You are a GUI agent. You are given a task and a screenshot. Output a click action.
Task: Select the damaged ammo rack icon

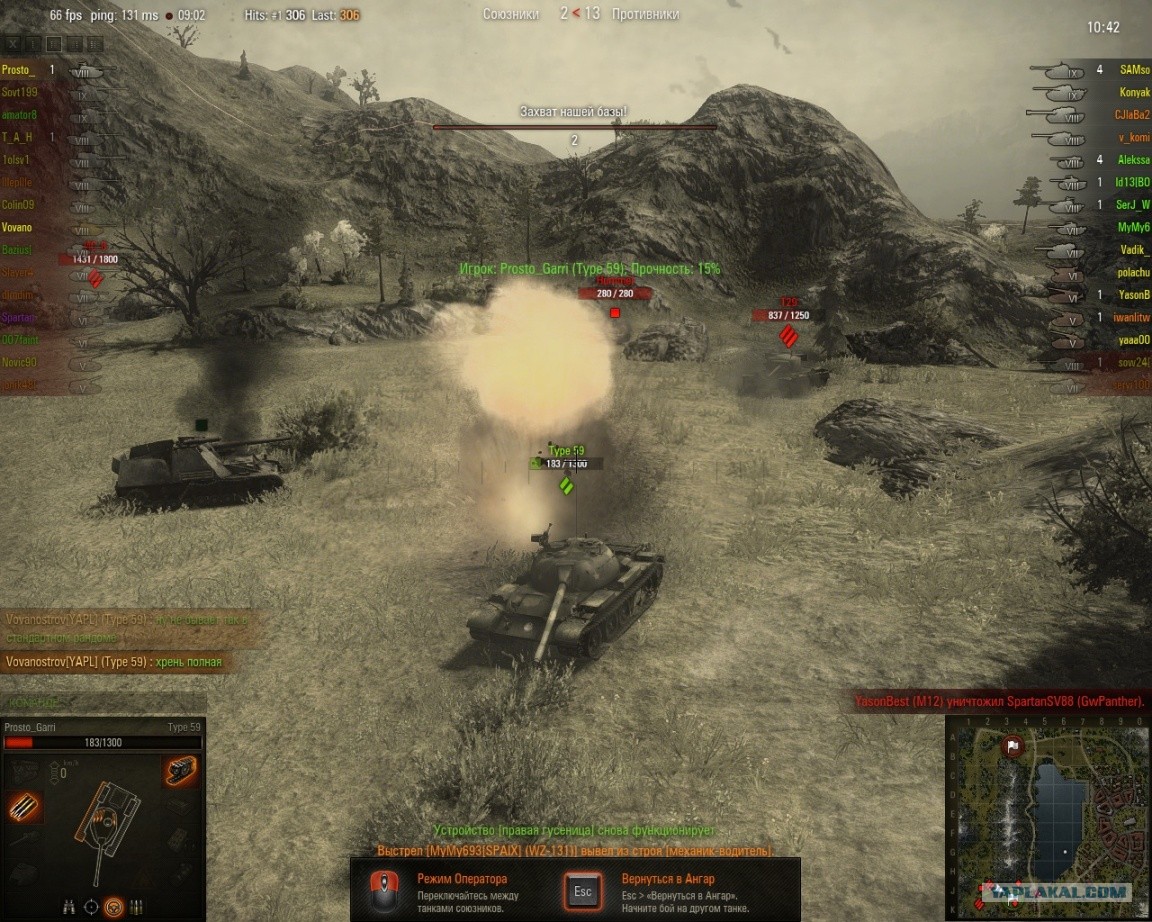click(22, 807)
